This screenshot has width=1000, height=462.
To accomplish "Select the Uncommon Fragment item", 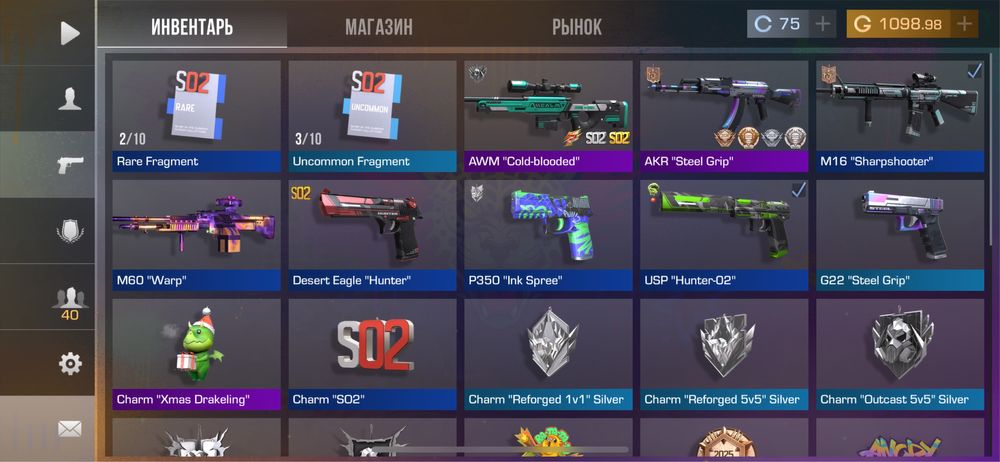I will [372, 115].
